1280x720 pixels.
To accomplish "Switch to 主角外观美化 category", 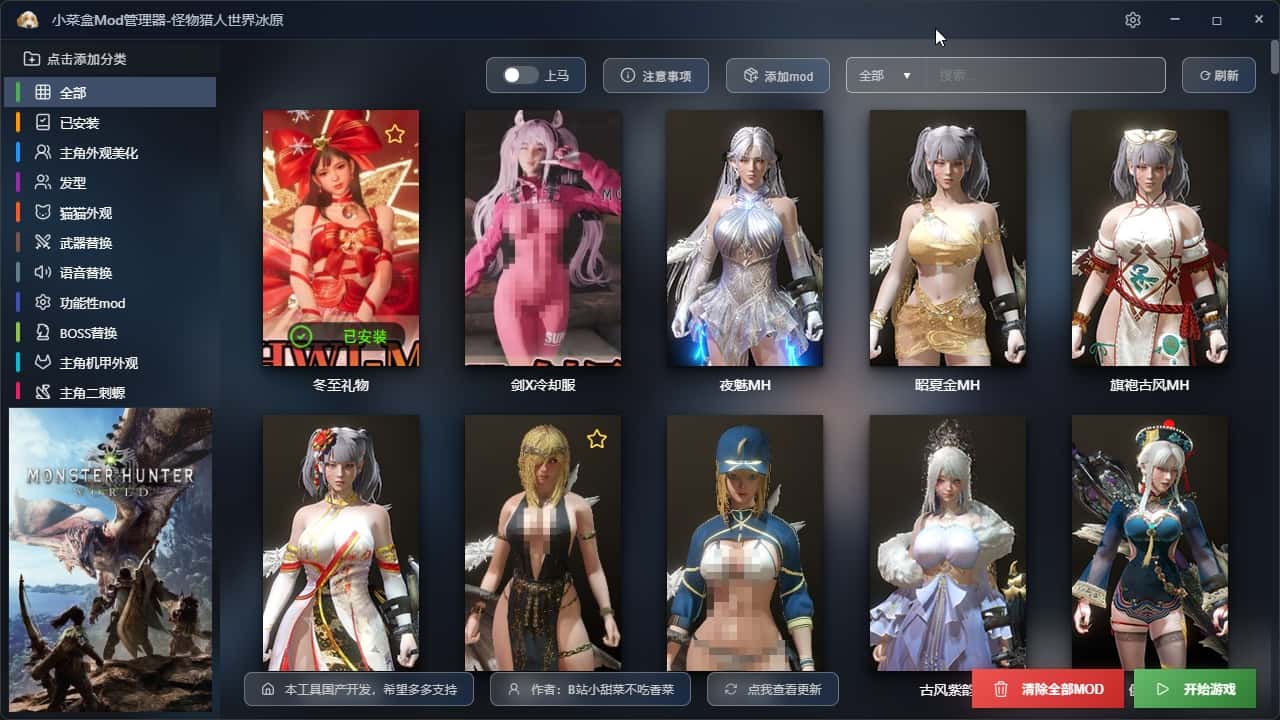I will click(99, 153).
